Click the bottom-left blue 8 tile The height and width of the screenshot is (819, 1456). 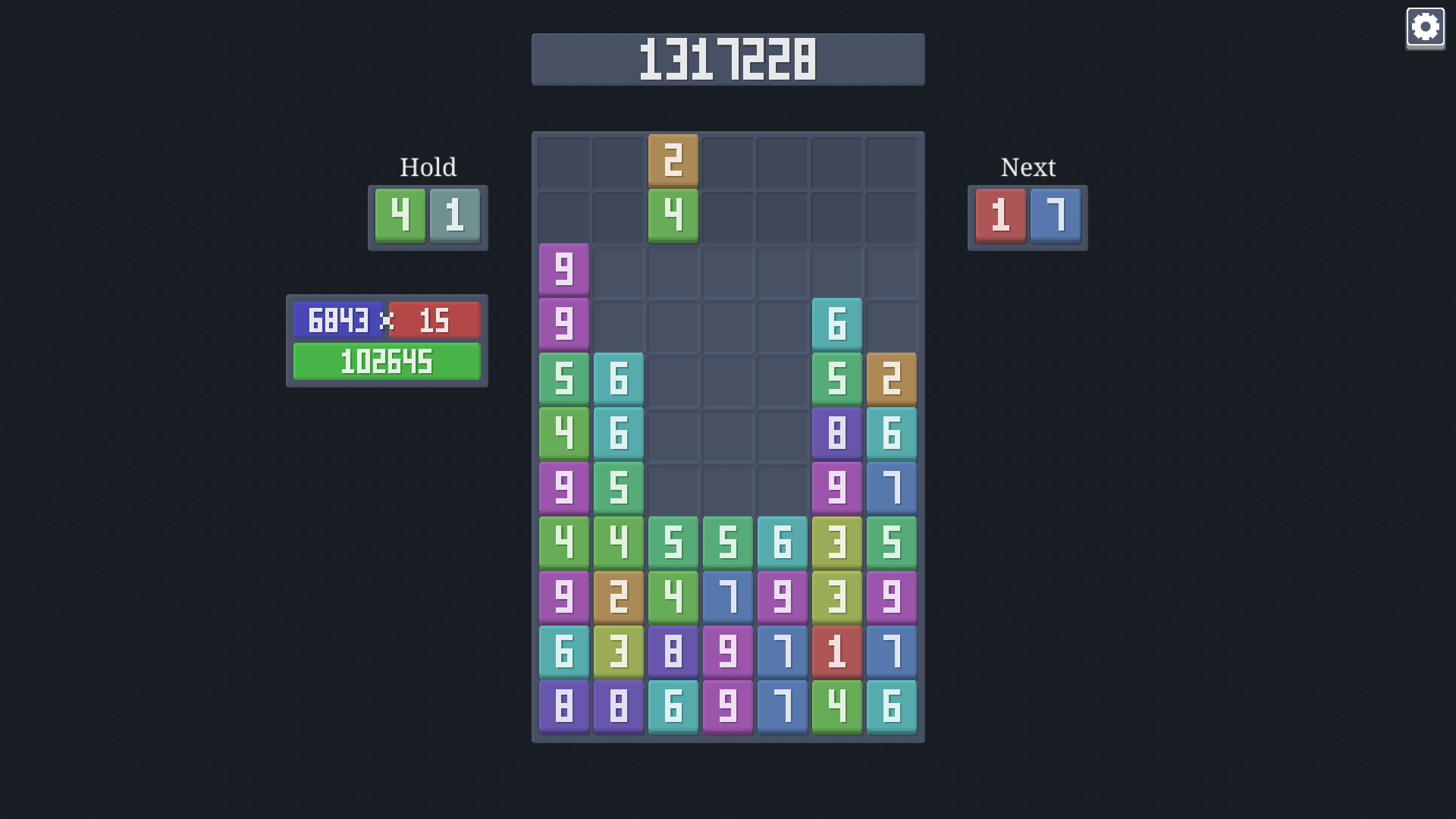click(x=563, y=706)
